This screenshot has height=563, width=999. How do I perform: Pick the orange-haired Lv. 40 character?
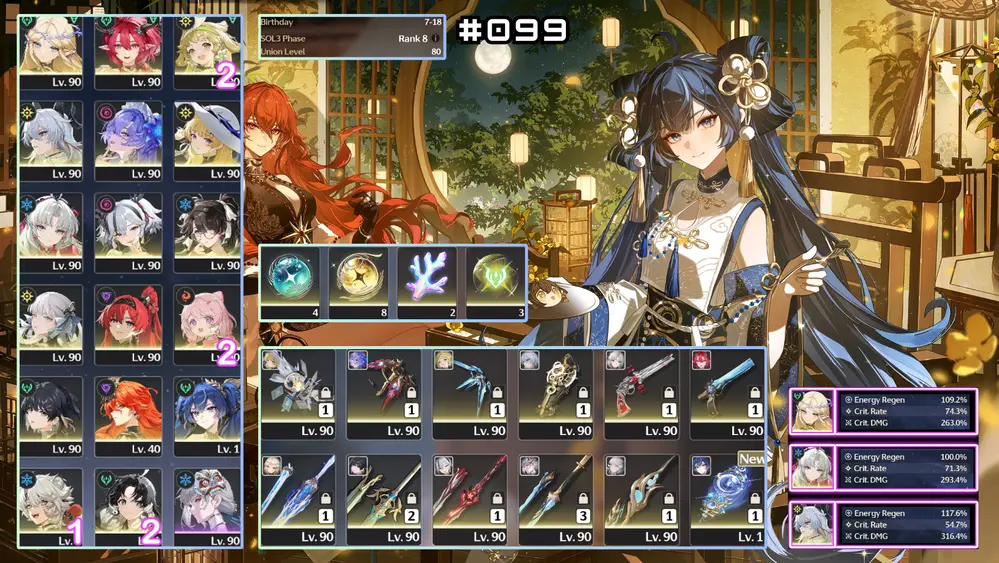point(128,412)
